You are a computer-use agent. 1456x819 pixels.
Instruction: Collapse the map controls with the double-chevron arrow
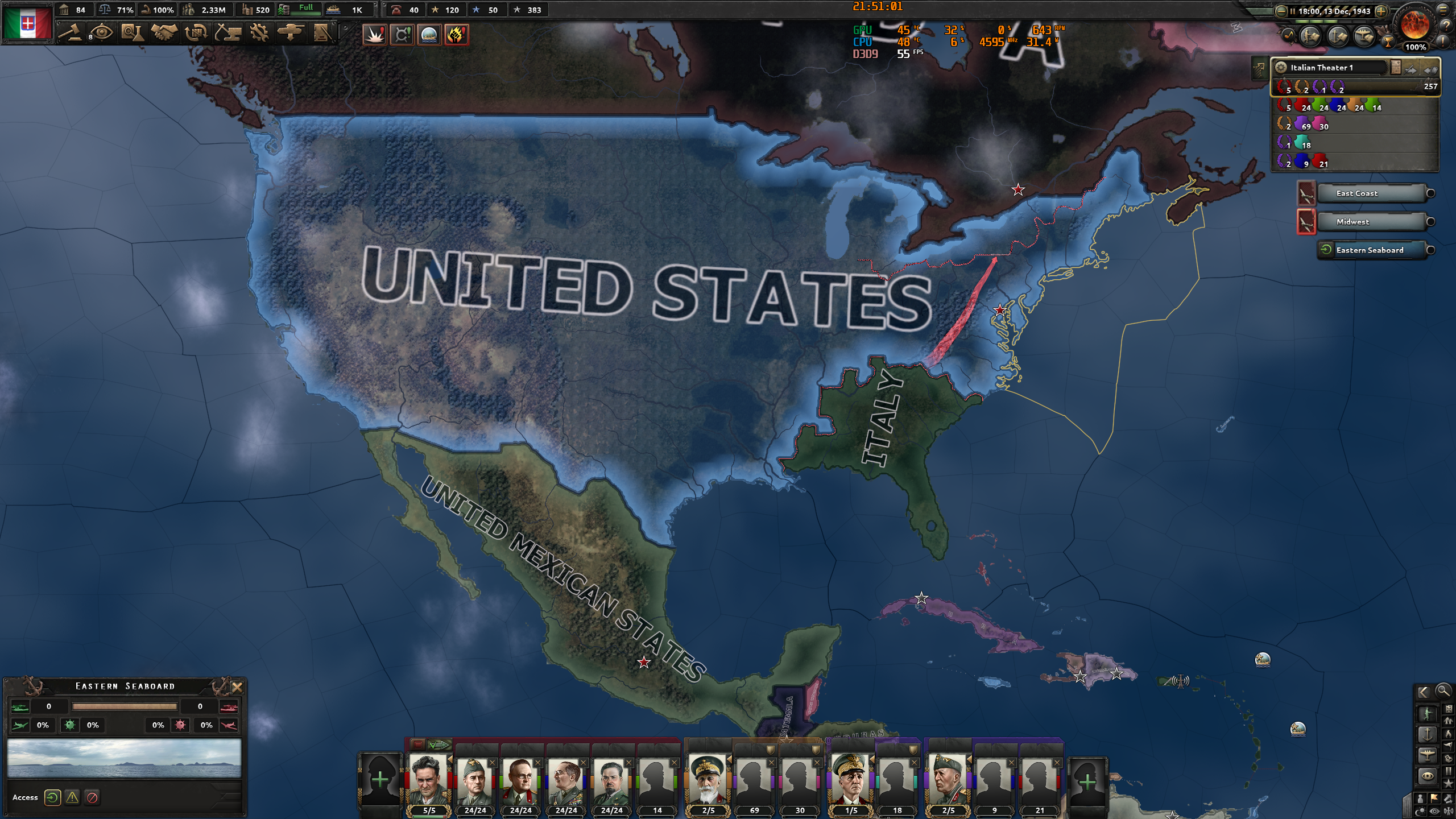(1424, 693)
